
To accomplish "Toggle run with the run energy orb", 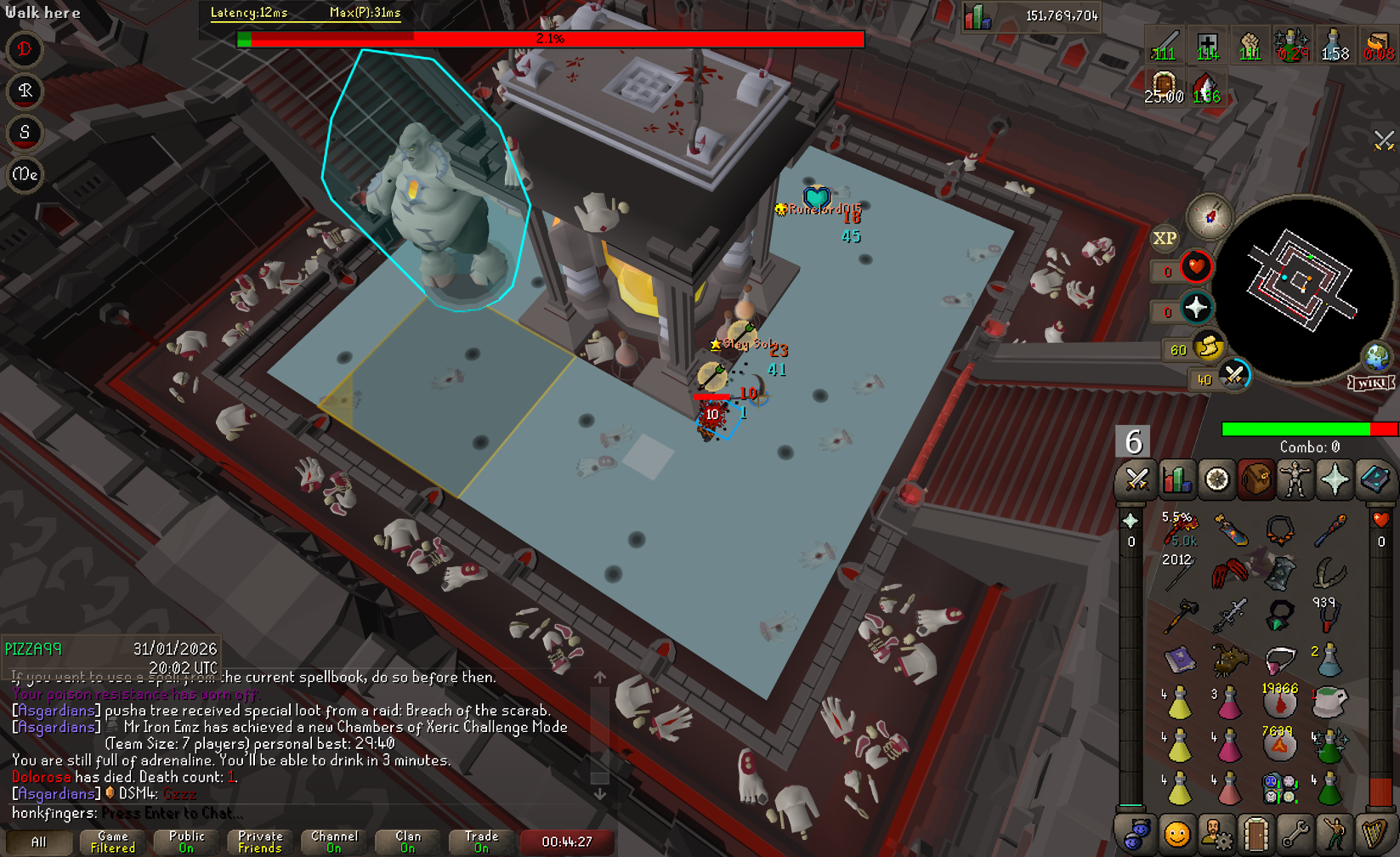I will click(1208, 347).
